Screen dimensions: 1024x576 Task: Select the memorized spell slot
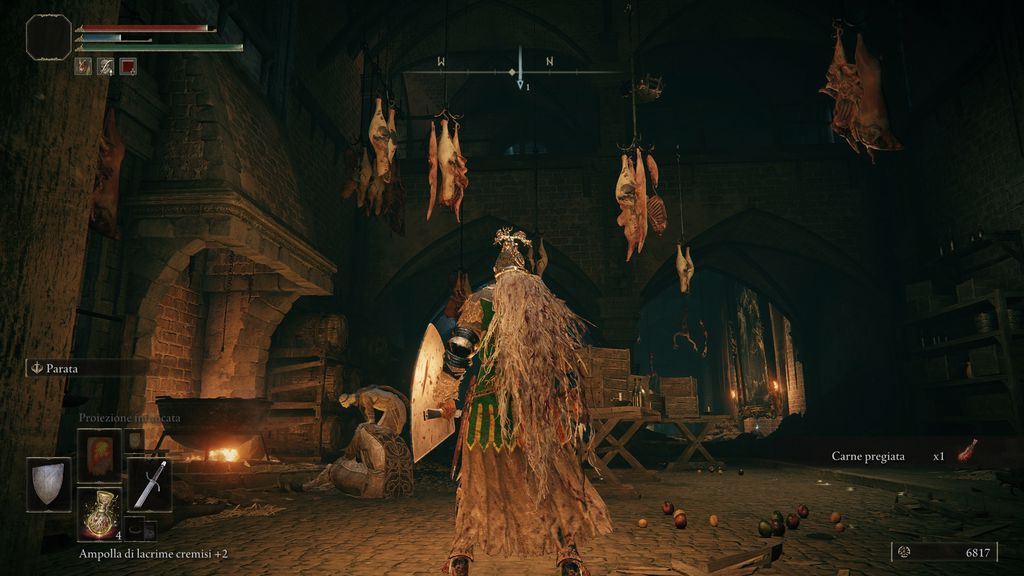(x=99, y=455)
